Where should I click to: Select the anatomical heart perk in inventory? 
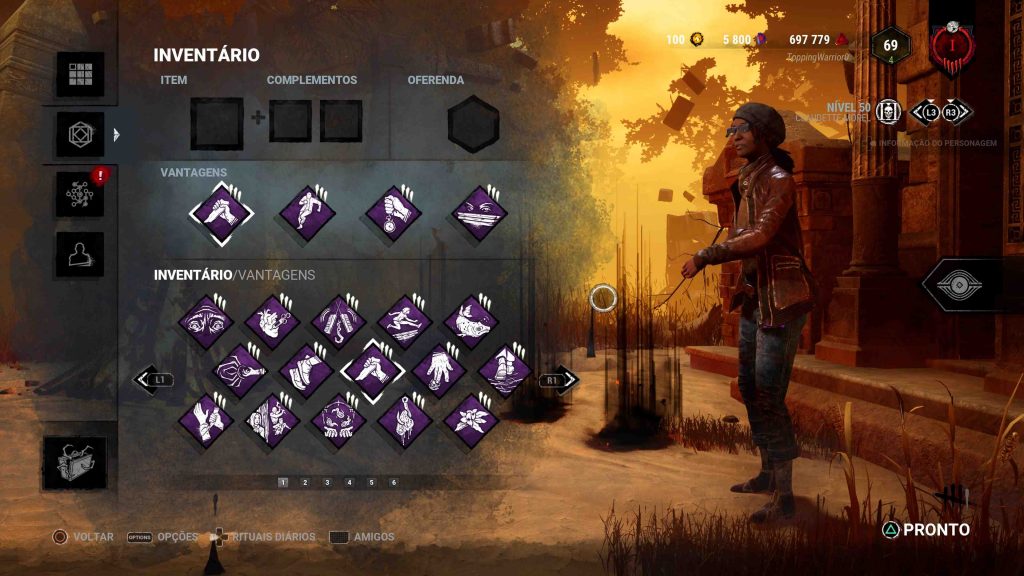pyautogui.click(x=272, y=322)
